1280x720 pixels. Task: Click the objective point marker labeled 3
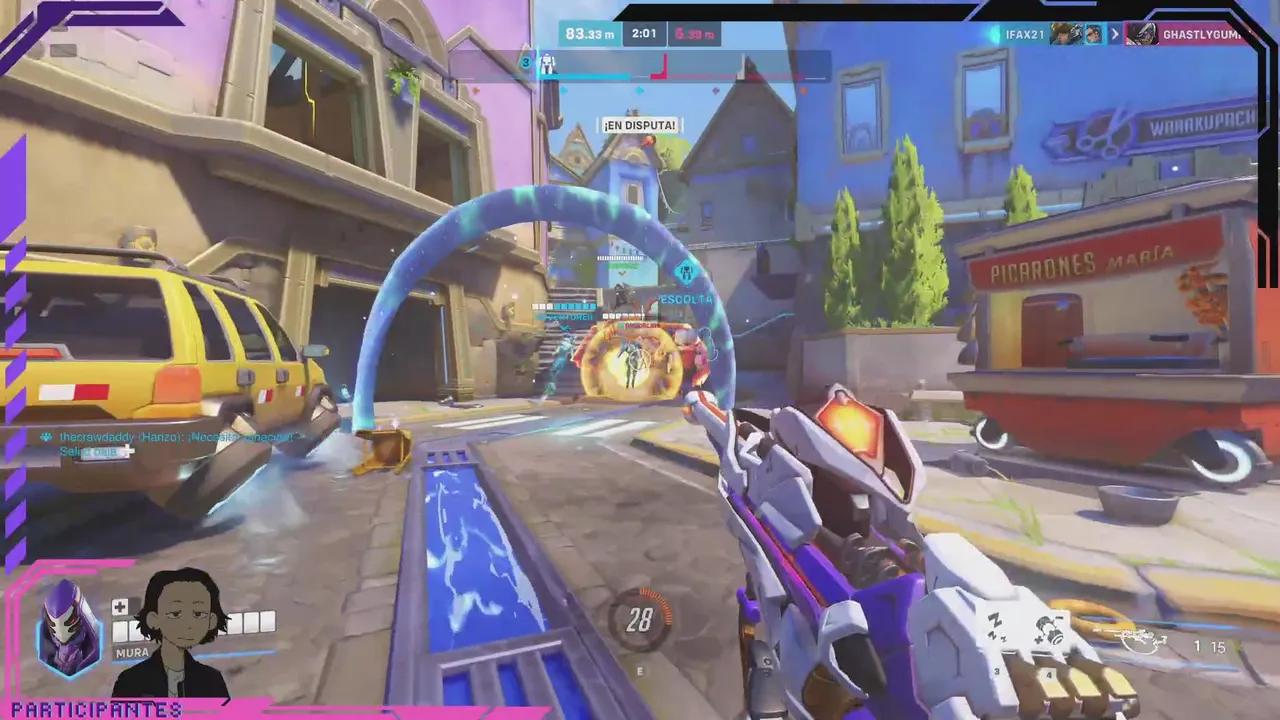(x=525, y=61)
